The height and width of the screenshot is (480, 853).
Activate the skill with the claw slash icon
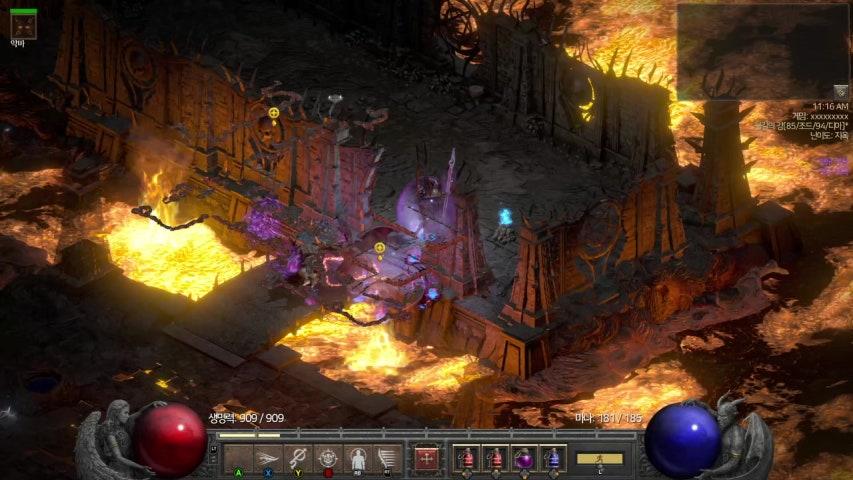click(267, 458)
